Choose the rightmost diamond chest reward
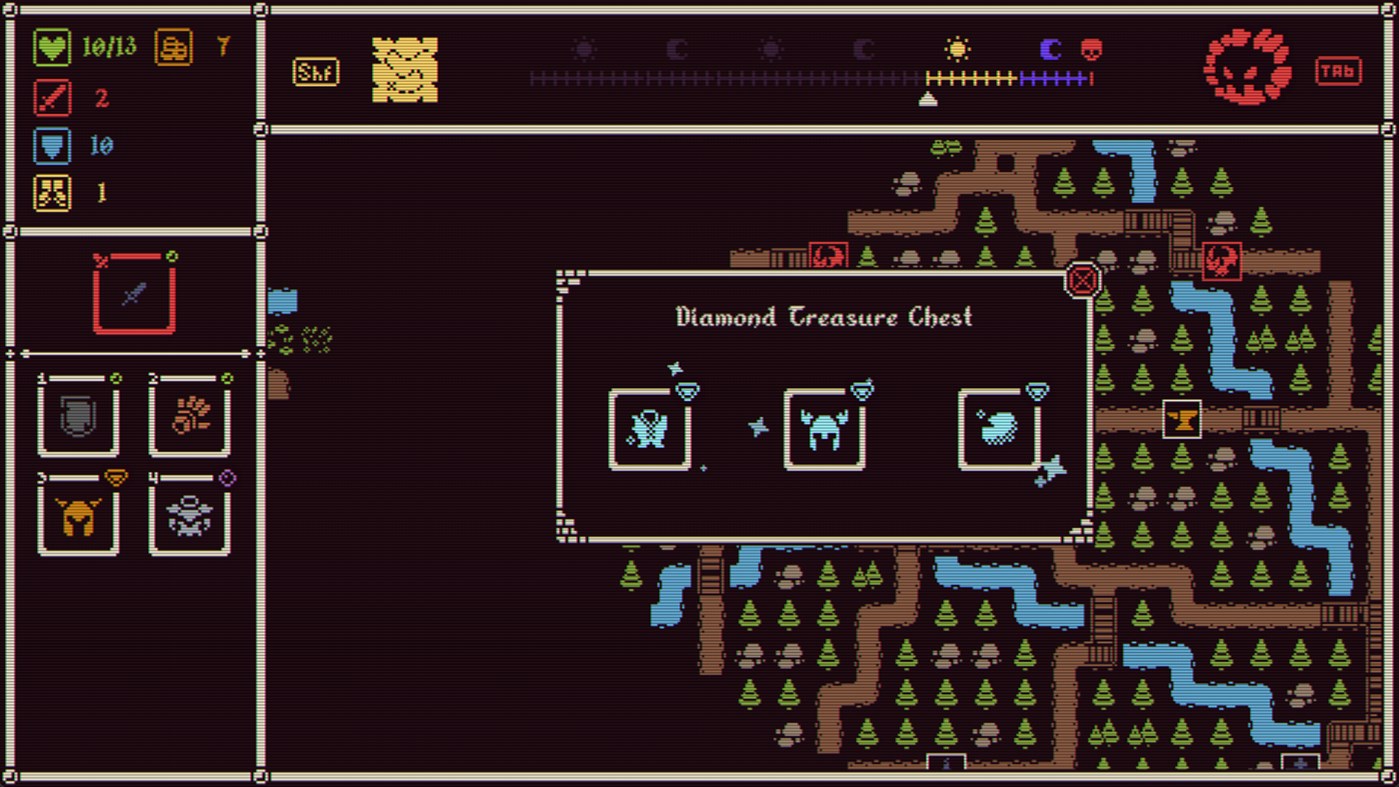Image resolution: width=1399 pixels, height=787 pixels. point(1001,428)
